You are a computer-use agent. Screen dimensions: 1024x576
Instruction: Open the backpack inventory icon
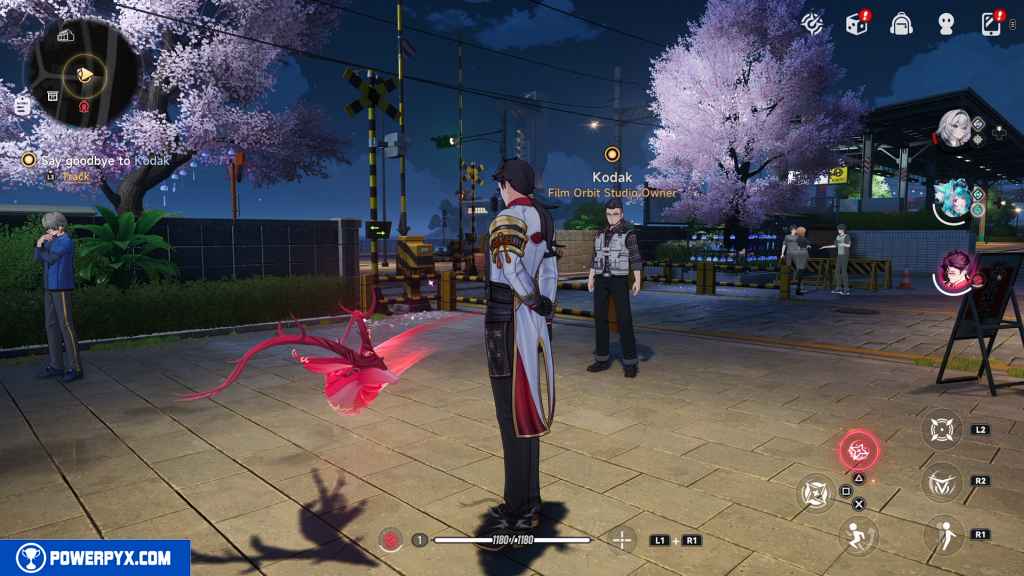[x=901, y=22]
